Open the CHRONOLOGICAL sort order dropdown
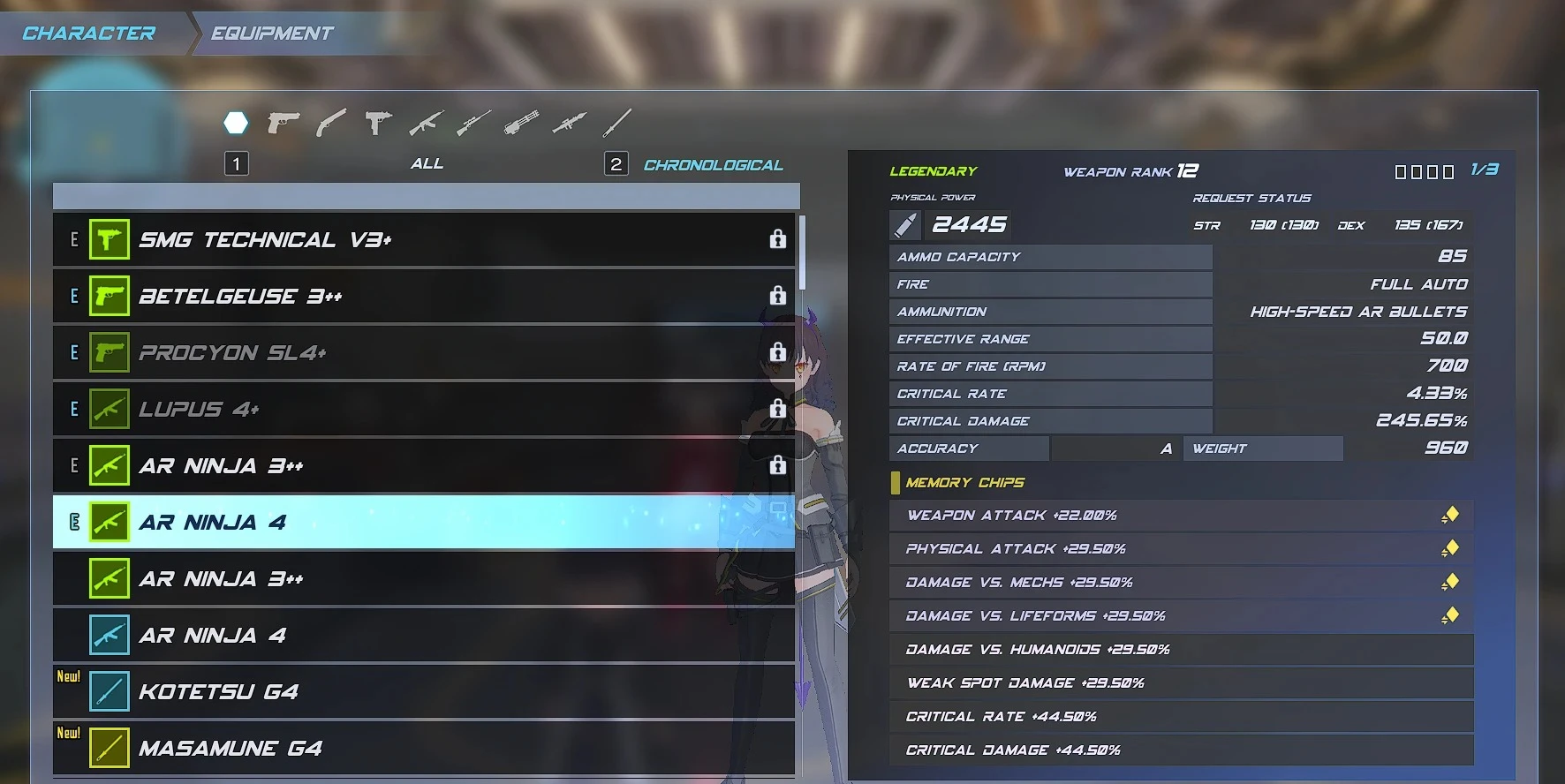 (x=714, y=164)
